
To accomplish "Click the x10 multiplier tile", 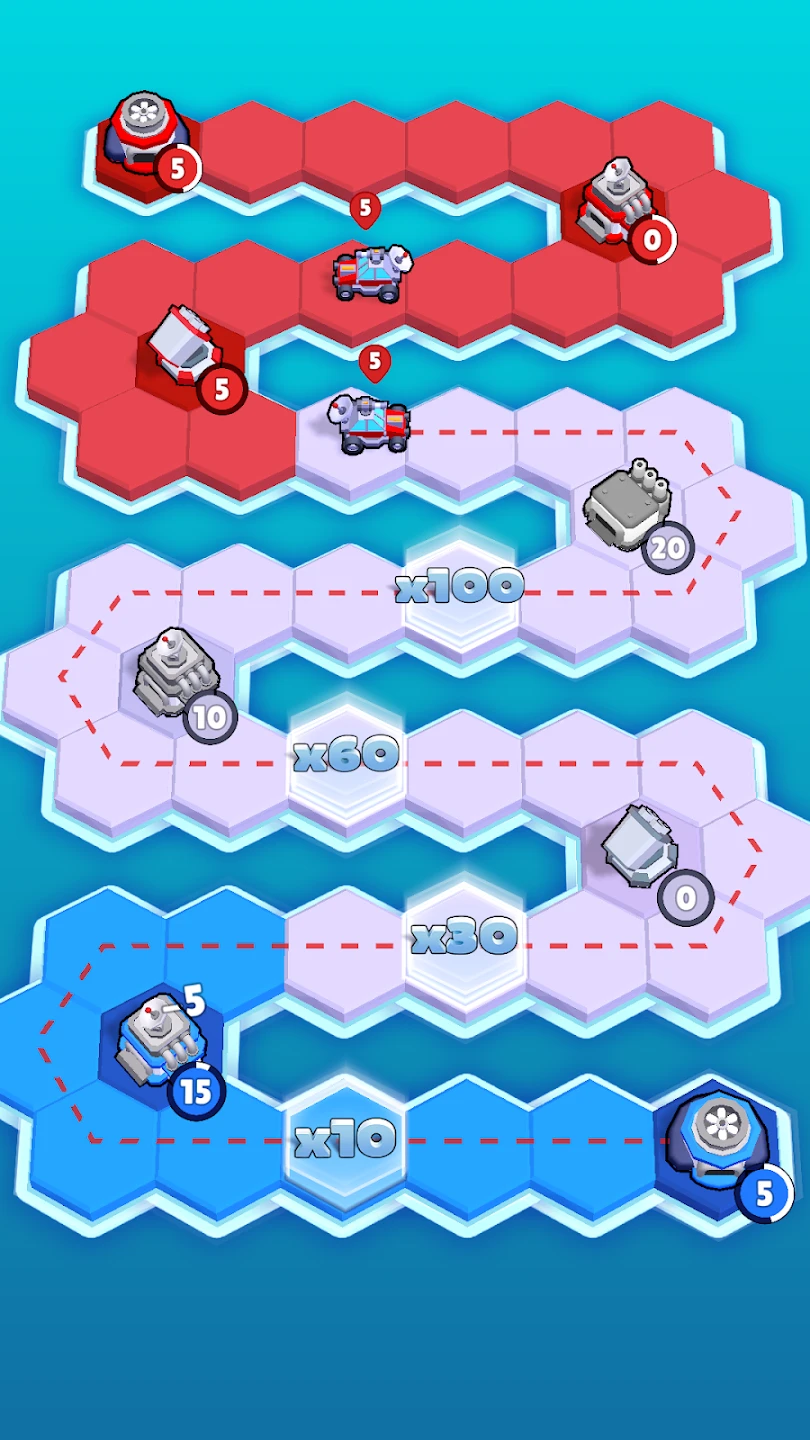I will coord(346,1139).
